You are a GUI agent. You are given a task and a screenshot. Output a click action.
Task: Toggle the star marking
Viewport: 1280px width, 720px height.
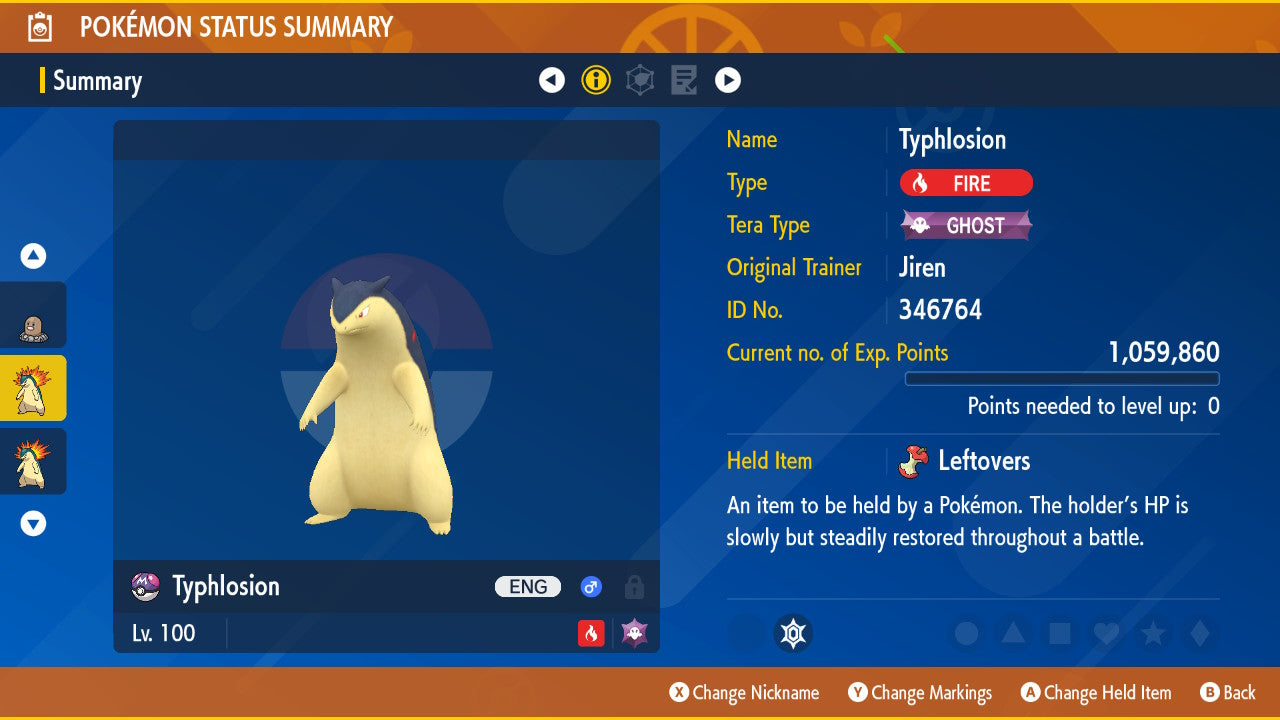1153,633
